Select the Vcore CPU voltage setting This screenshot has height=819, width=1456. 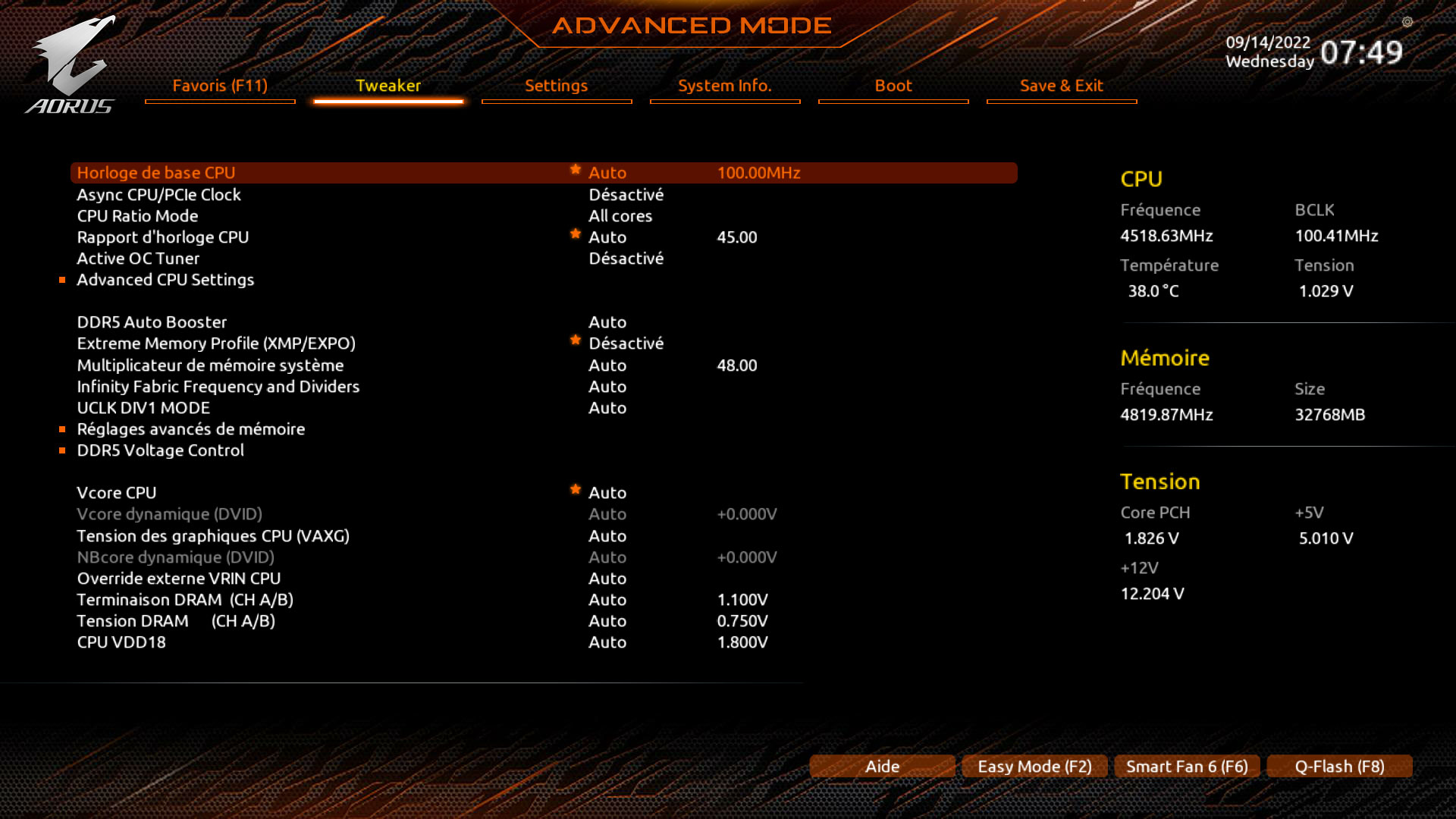117,493
